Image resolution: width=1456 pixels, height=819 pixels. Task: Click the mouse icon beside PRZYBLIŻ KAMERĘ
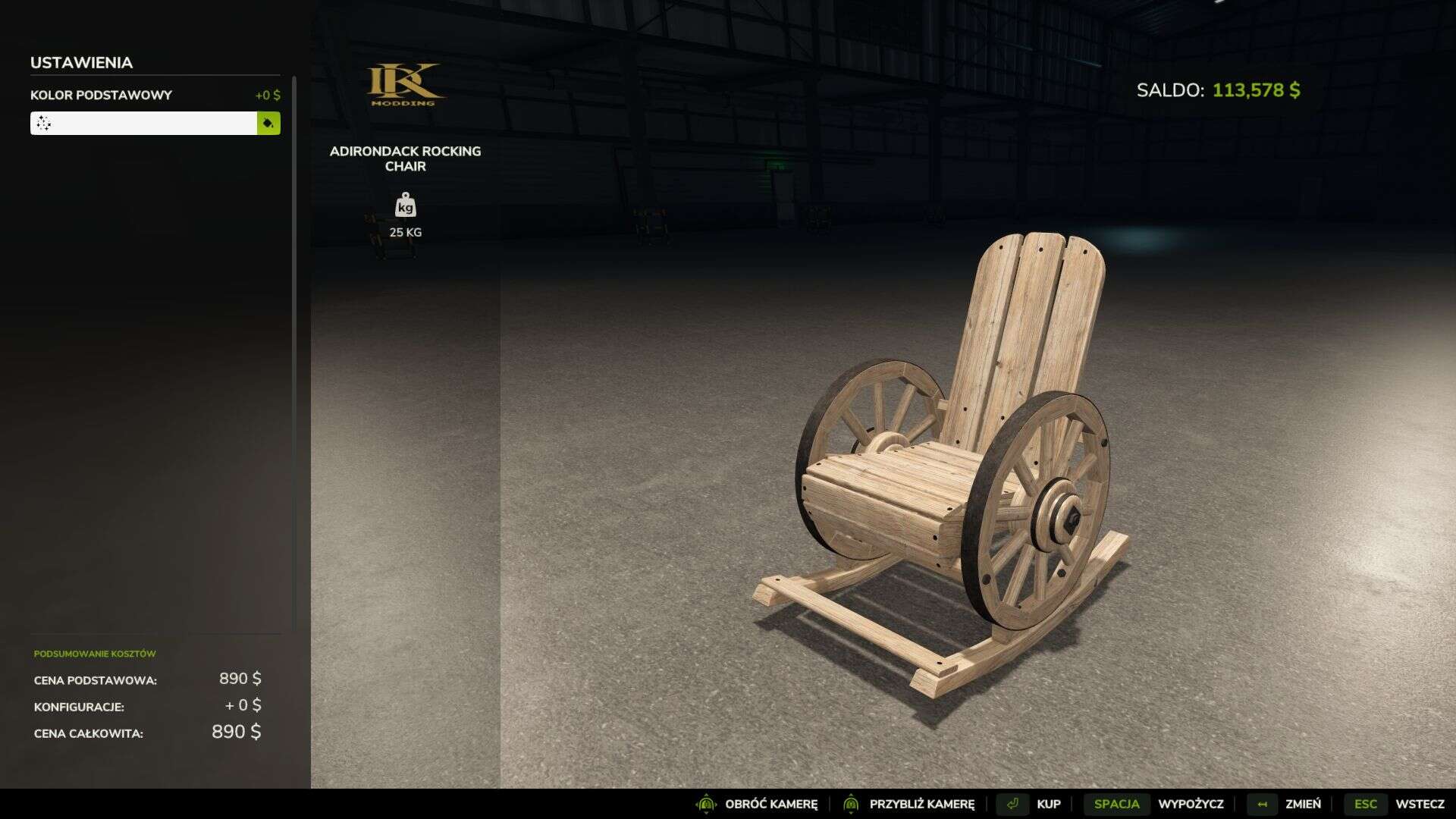[x=852, y=803]
